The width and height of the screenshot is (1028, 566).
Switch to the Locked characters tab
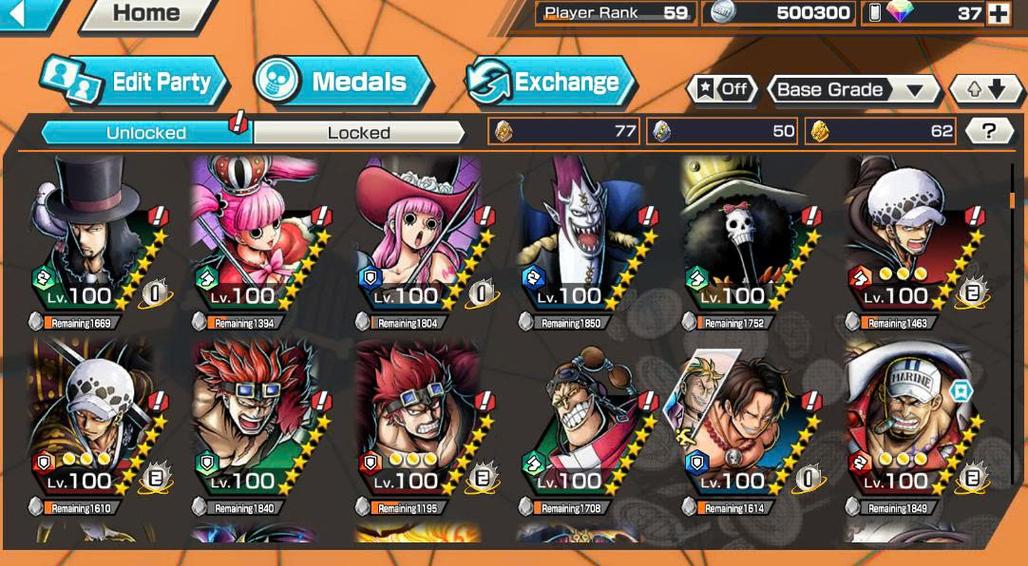[x=358, y=132]
